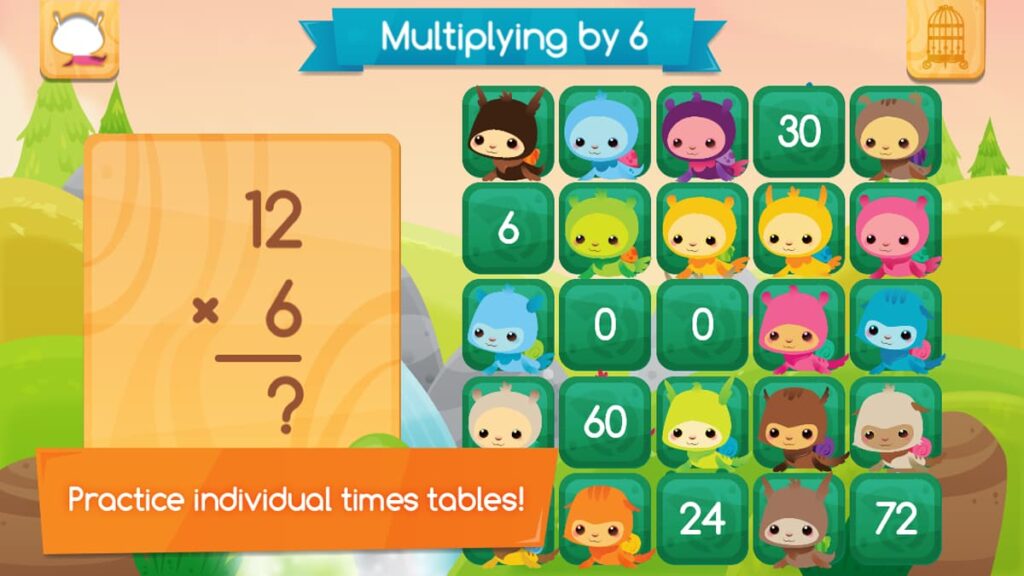1024x576 pixels.
Task: Select the 60 answer tile
Action: (605, 422)
